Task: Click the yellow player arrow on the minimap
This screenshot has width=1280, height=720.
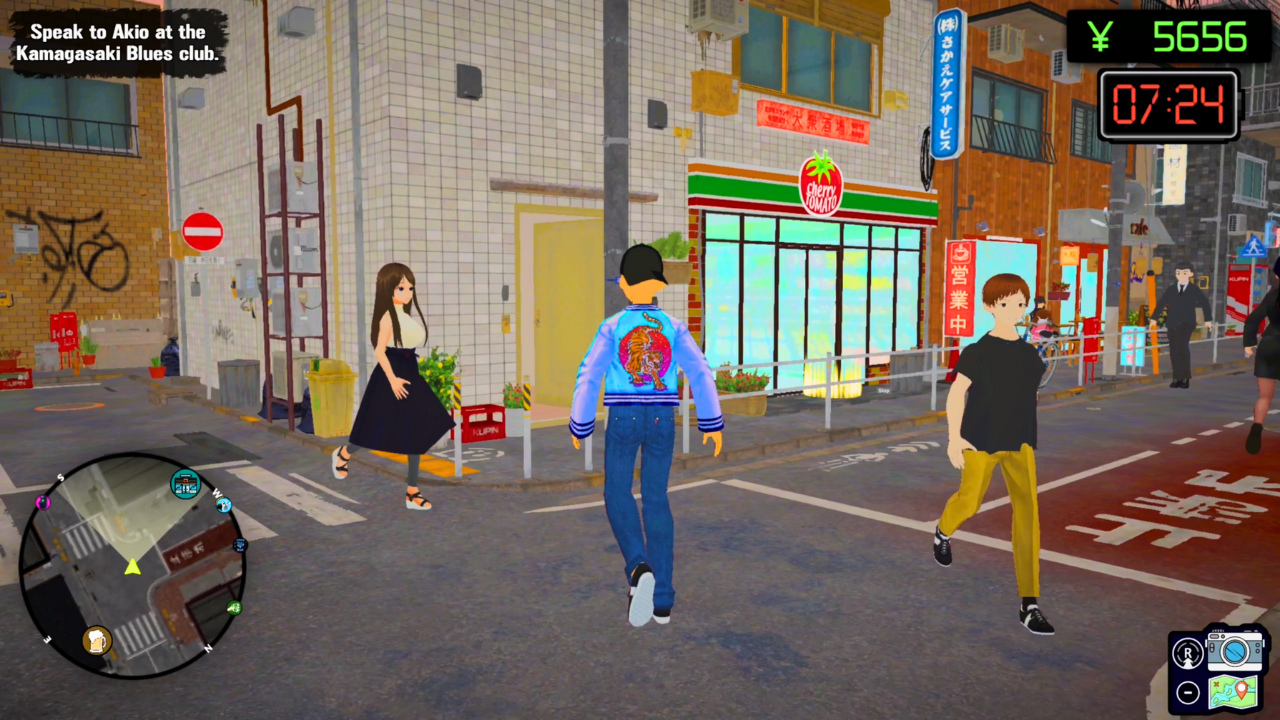Action: coord(132,568)
